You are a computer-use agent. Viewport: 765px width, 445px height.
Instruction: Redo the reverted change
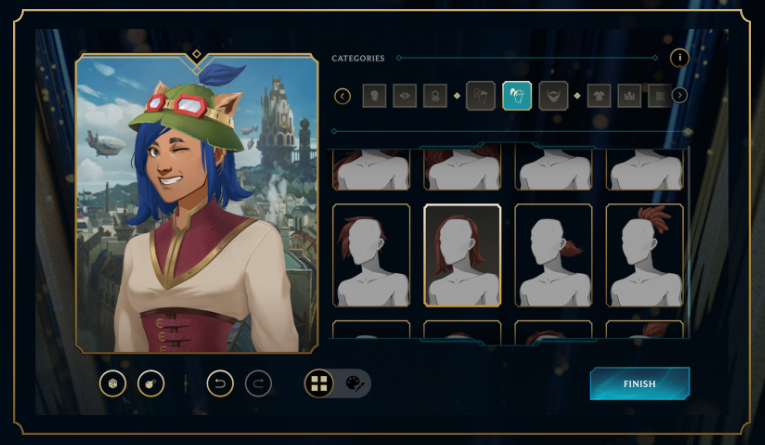tap(258, 383)
